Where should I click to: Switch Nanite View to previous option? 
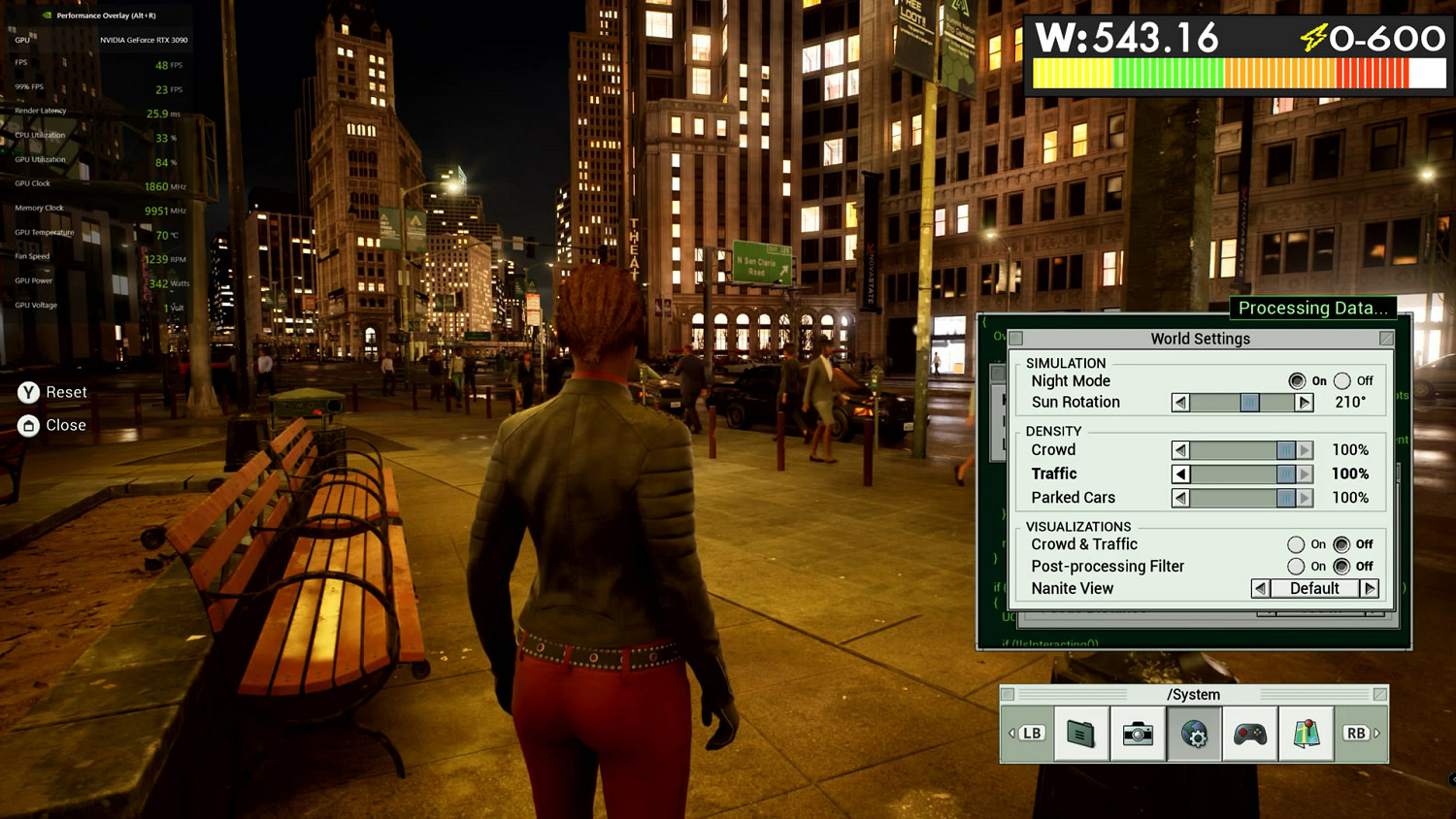click(x=1260, y=589)
